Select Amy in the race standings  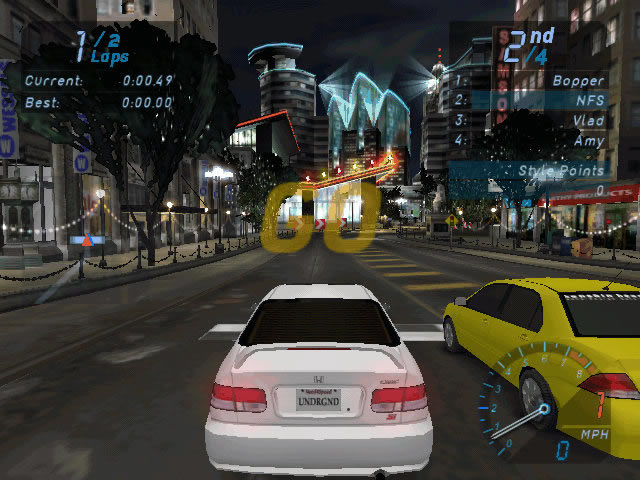(x=589, y=141)
